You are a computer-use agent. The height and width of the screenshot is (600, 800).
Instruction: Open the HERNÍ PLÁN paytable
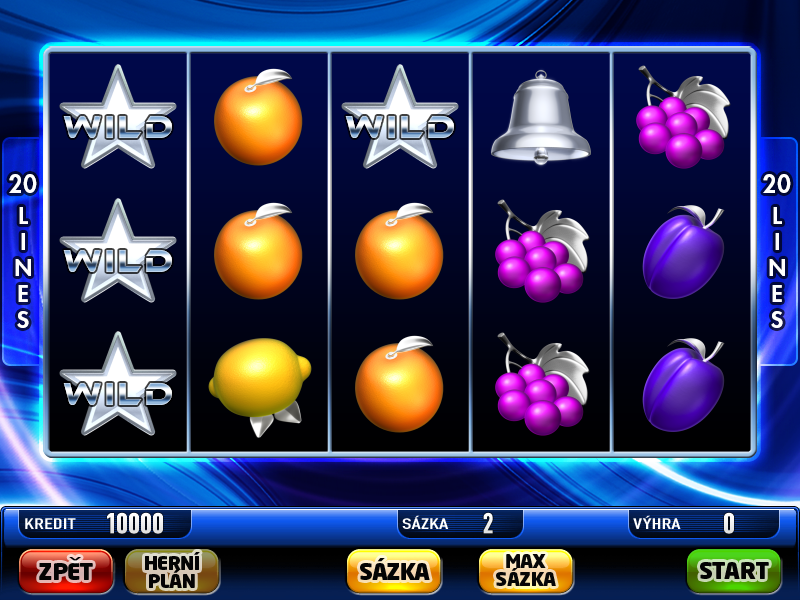172,571
